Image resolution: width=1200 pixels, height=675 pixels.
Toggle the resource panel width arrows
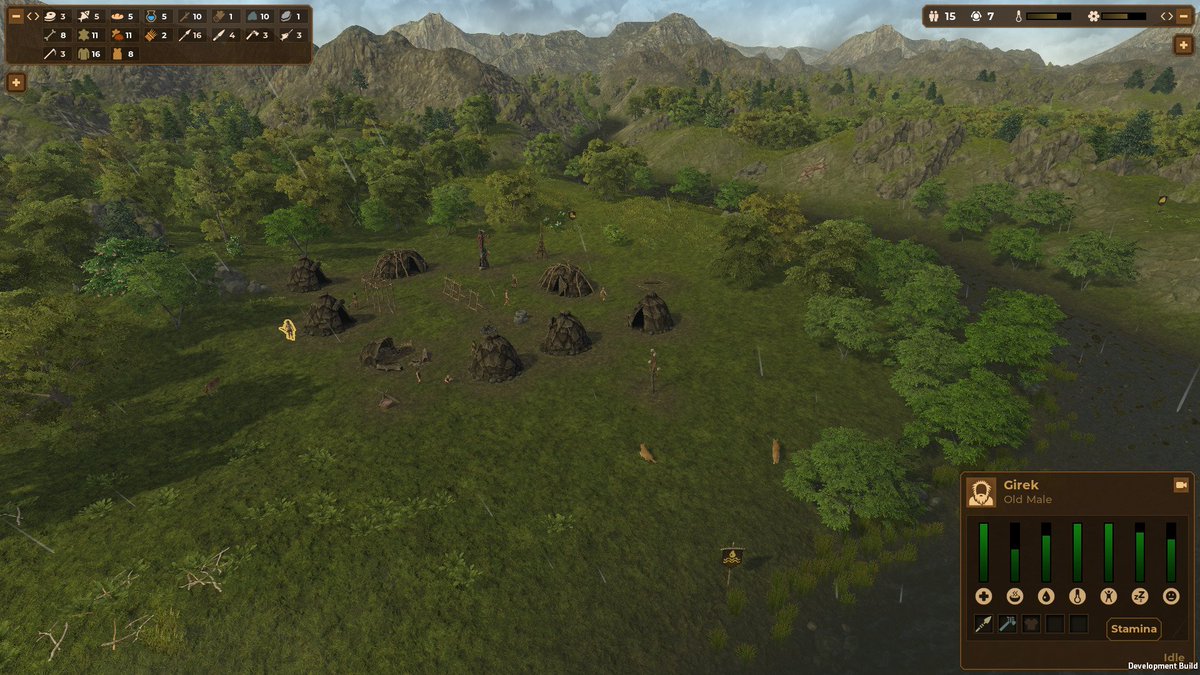33,16
